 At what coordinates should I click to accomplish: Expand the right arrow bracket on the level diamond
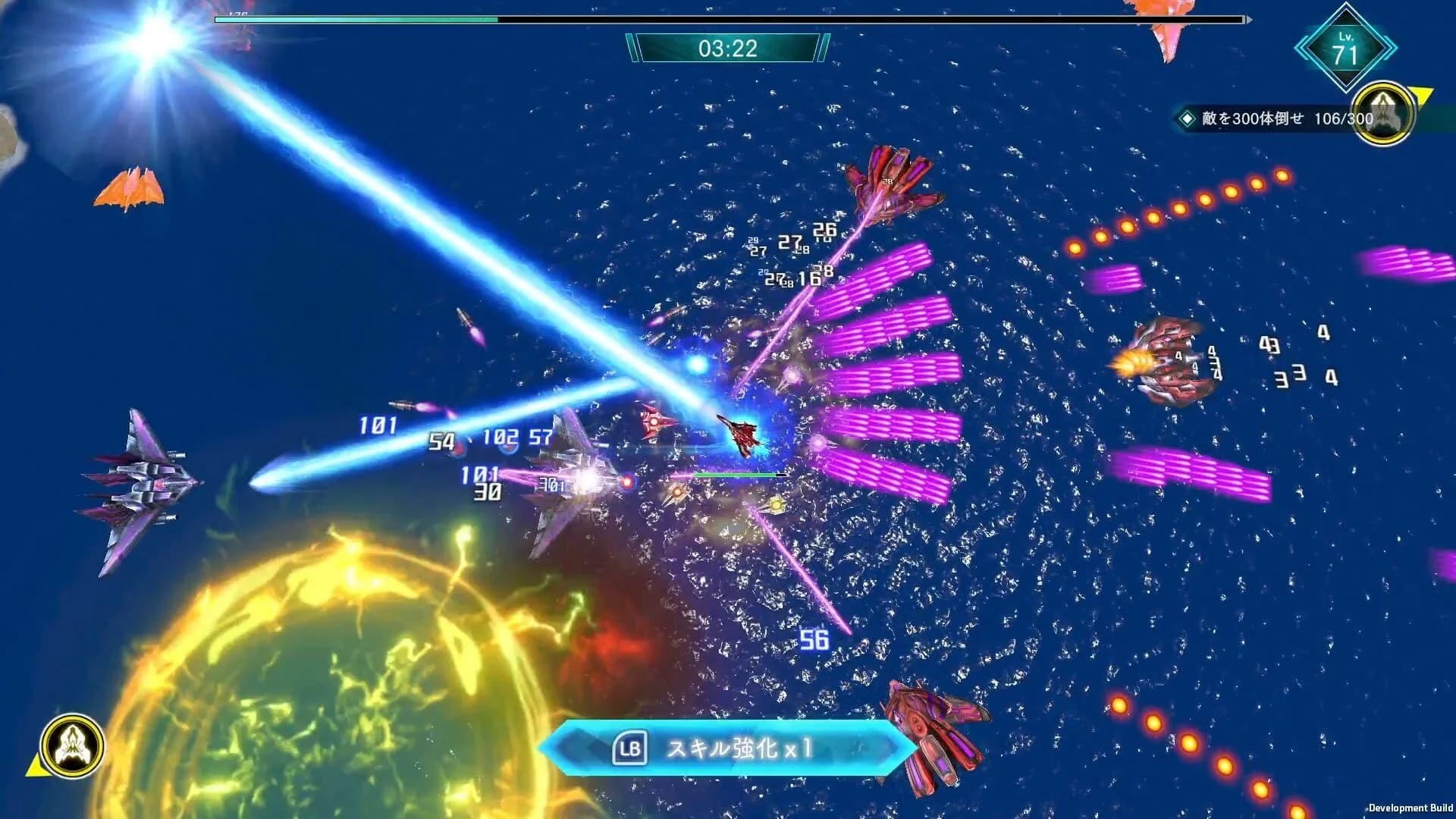coord(1389,48)
